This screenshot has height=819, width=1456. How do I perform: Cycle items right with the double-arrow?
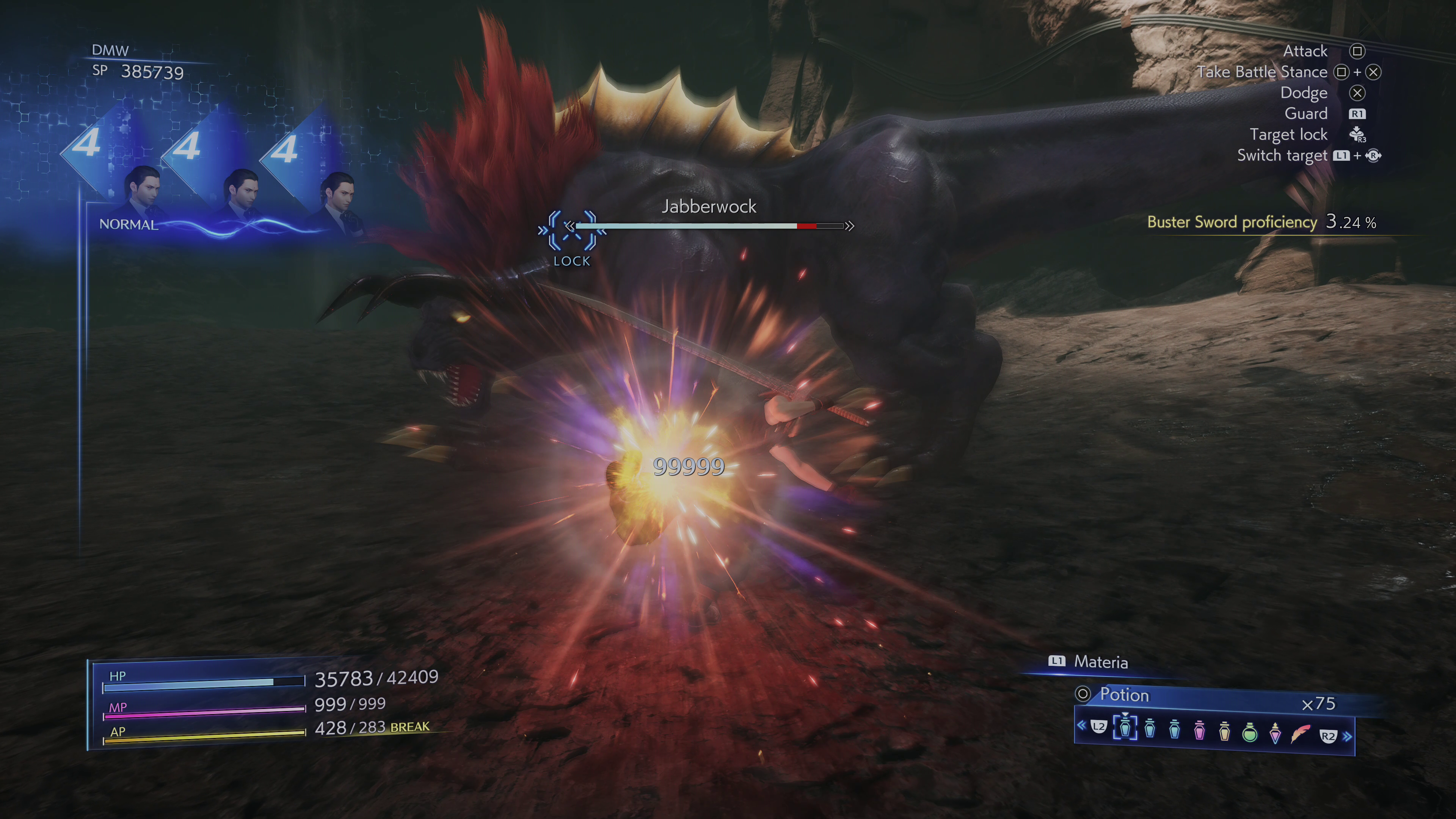click(1348, 736)
